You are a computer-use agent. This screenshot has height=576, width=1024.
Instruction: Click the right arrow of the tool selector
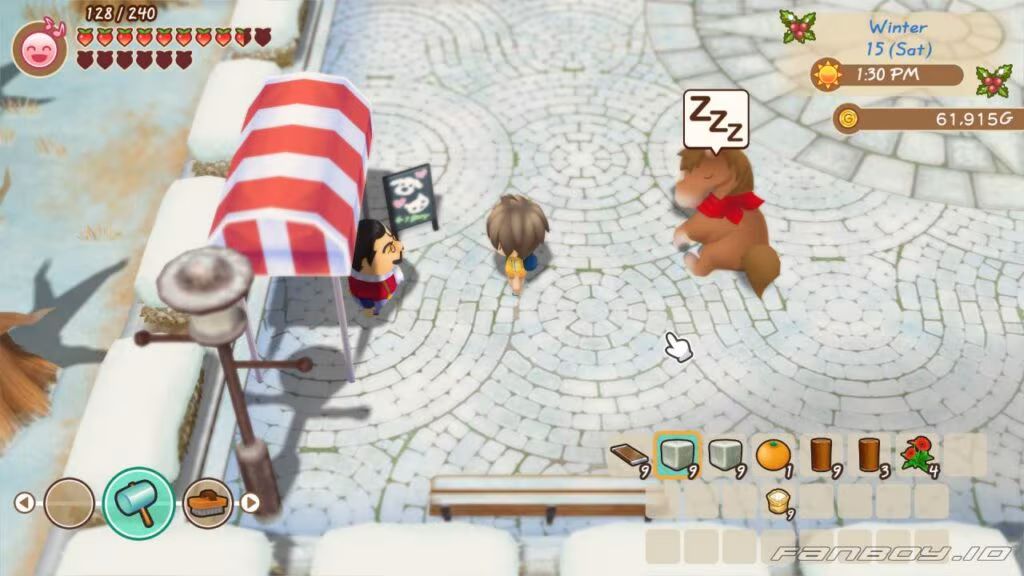click(x=251, y=502)
